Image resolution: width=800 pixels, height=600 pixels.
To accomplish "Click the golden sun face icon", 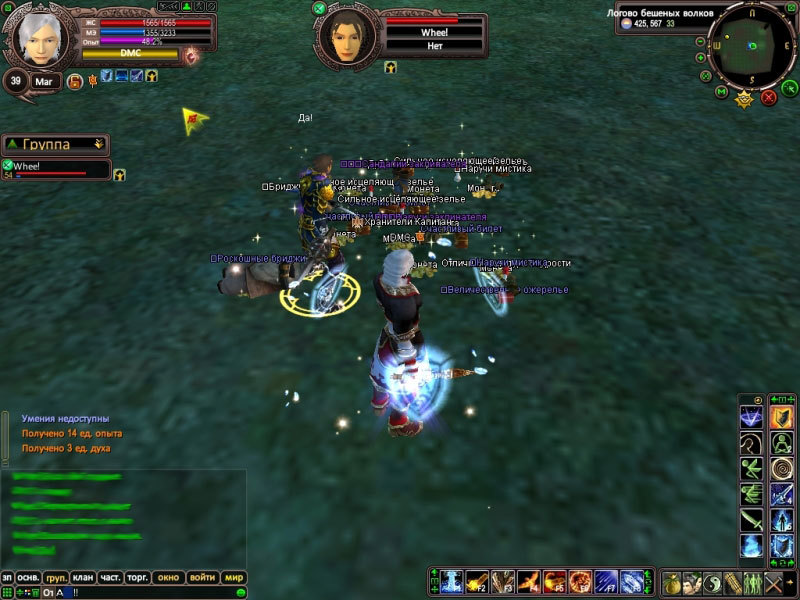I will point(744,99).
